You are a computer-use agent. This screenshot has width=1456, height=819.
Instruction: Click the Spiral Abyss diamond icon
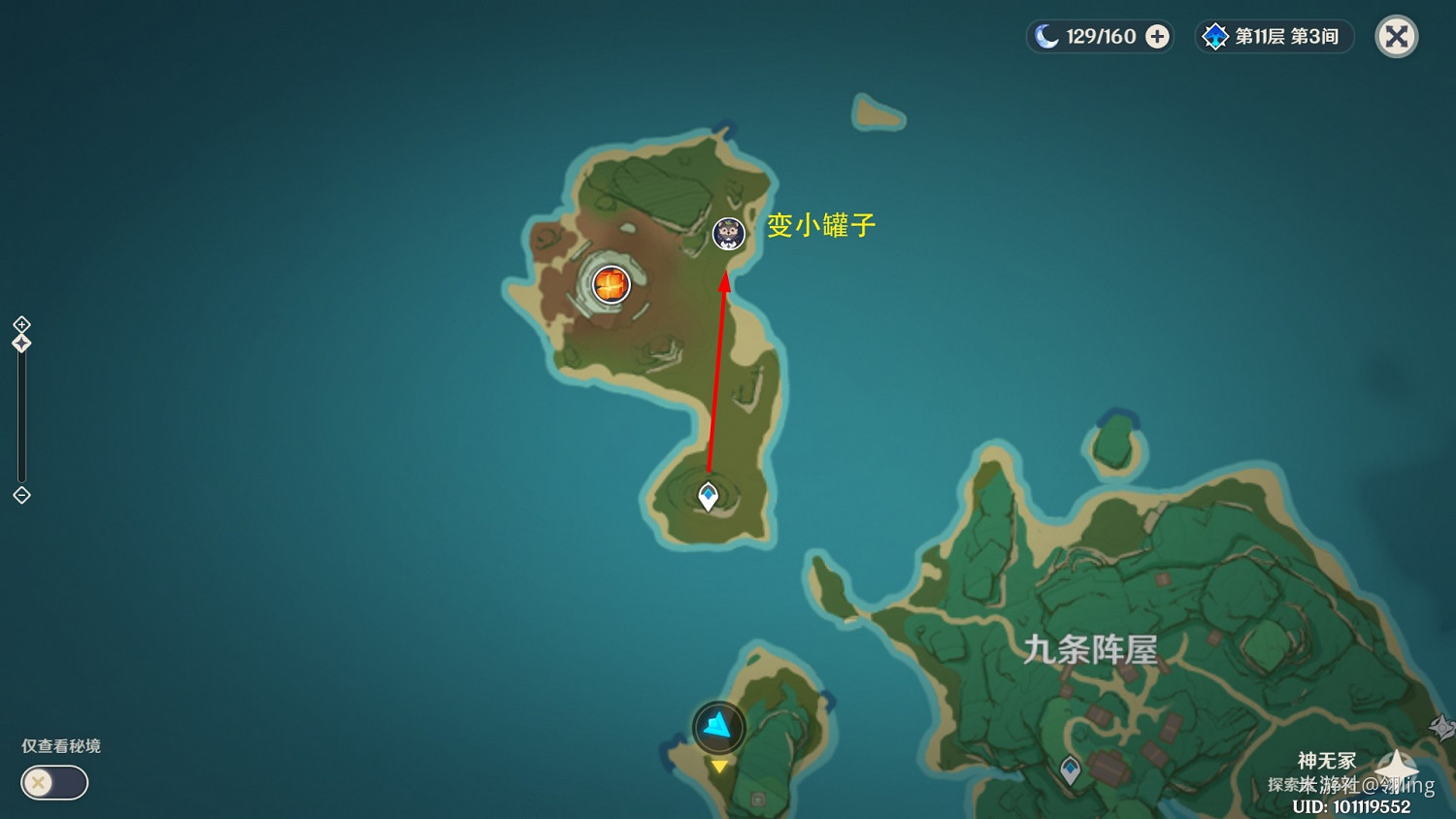point(1216,36)
